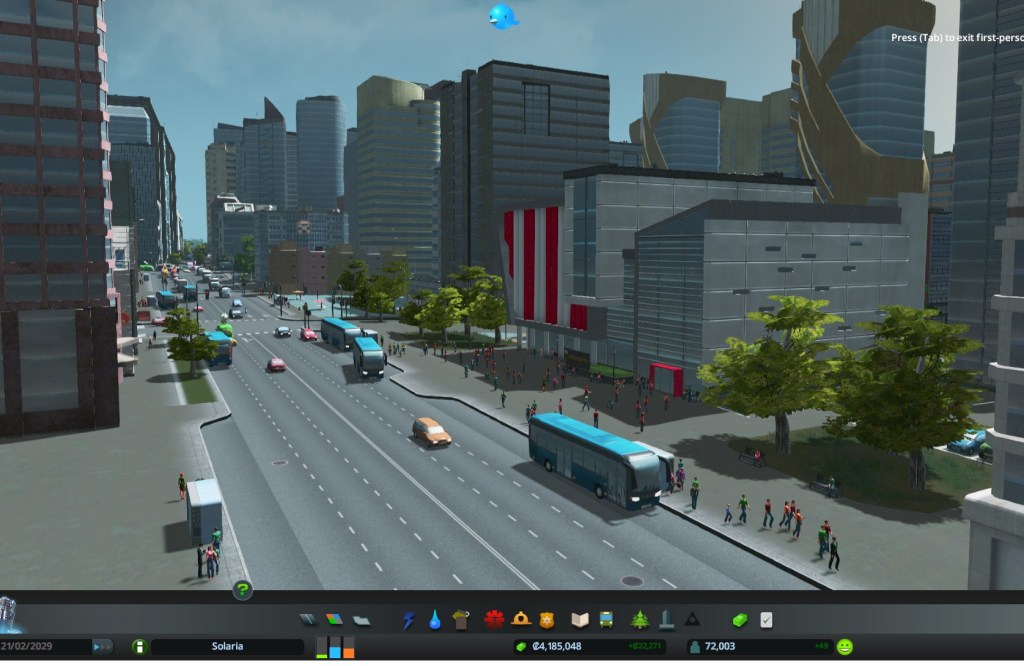Change the game speed with arrows button
1024x666 pixels.
101,647
